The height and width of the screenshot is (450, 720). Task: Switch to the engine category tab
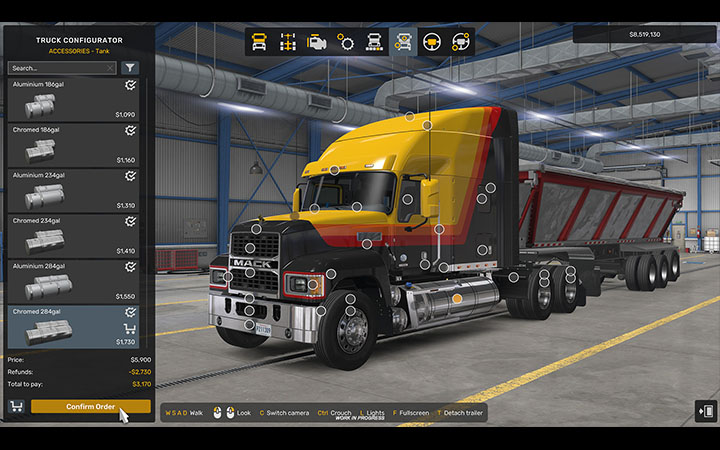coord(317,42)
